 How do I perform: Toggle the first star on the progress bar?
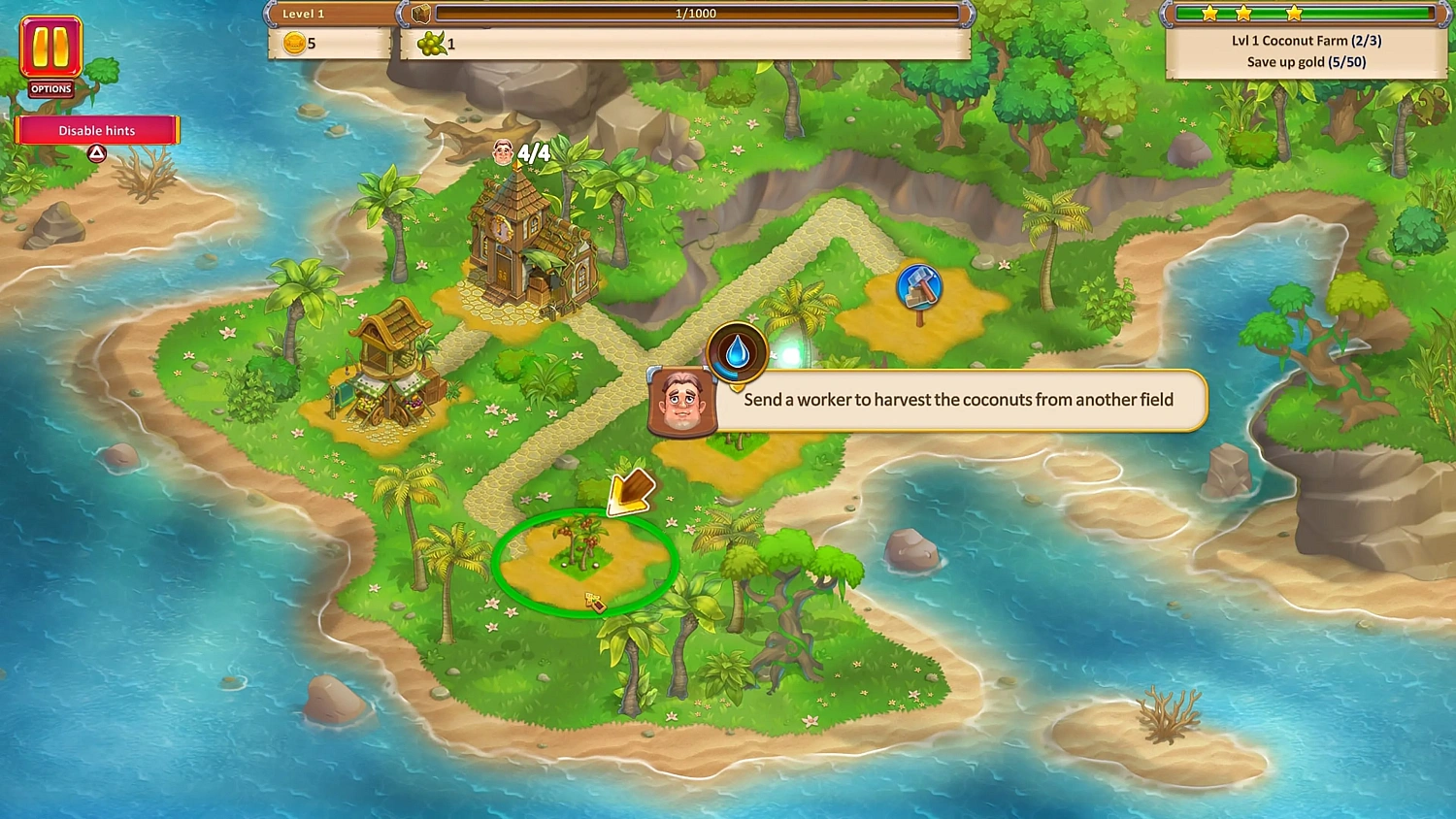coord(1209,13)
